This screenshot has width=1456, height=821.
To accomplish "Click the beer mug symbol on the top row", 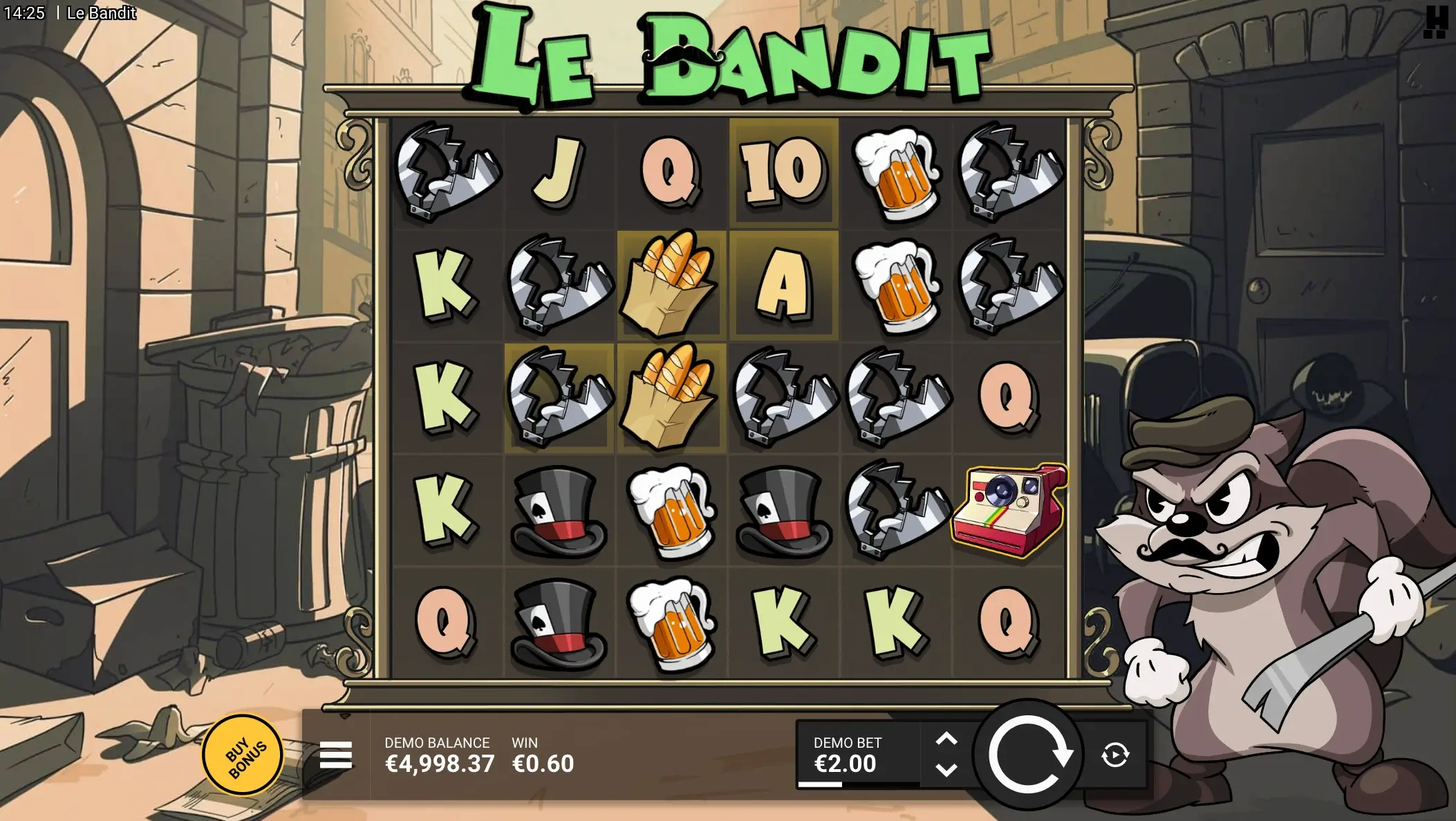I will tap(896, 171).
